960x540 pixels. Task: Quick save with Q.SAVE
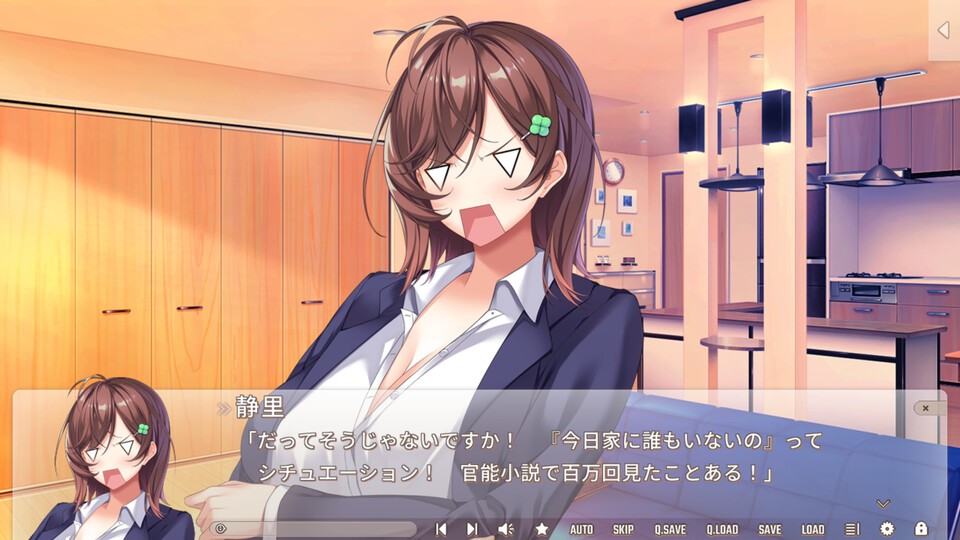pos(670,529)
